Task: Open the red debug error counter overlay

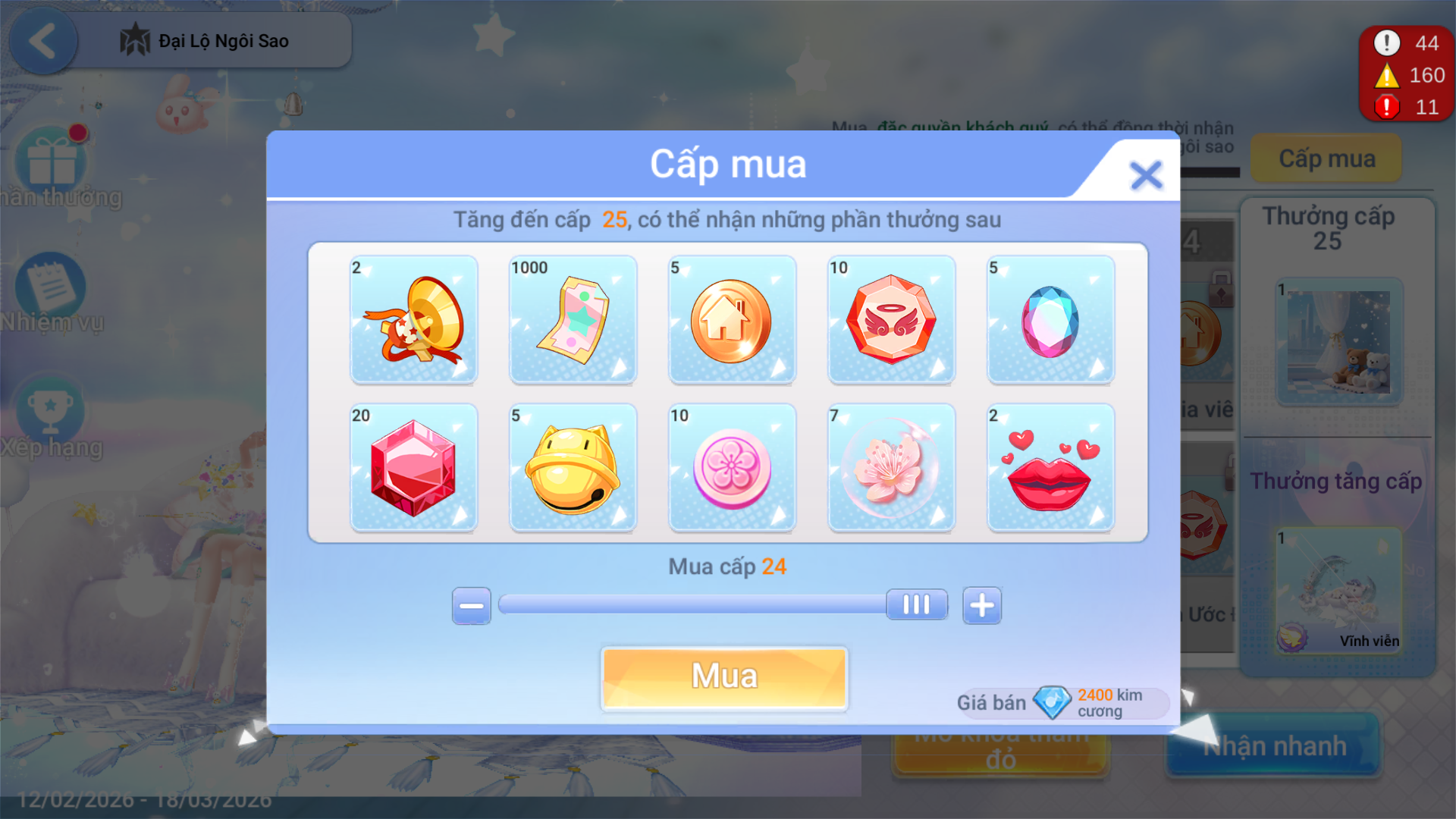Action: point(1406,74)
